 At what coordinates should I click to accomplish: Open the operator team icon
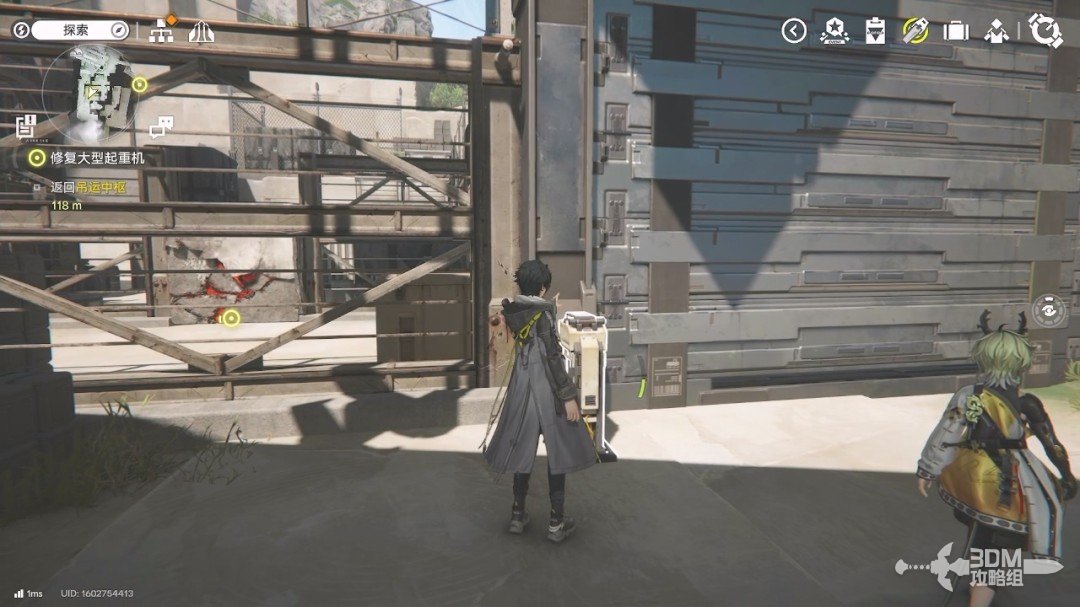996,31
